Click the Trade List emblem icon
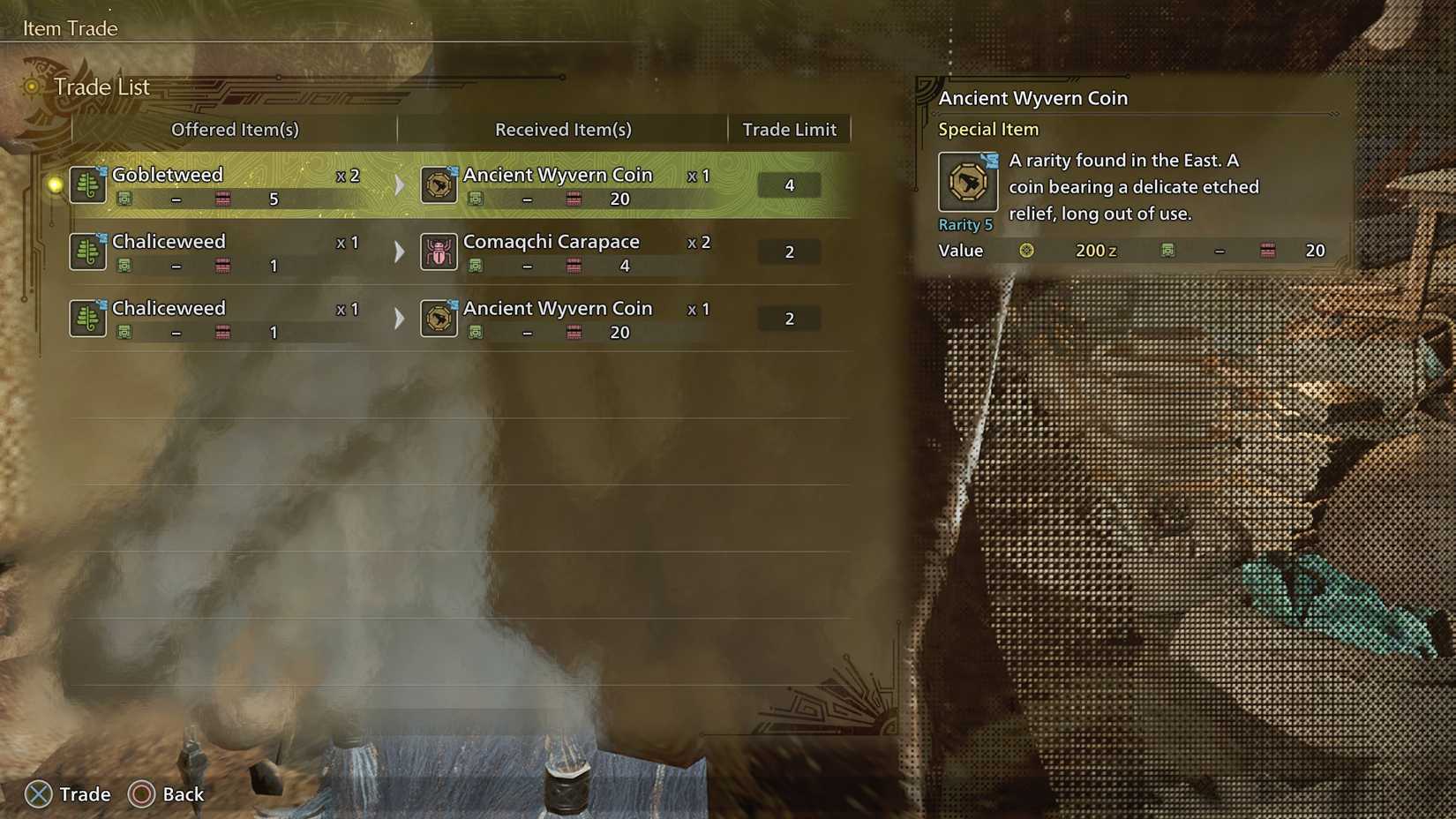The width and height of the screenshot is (1456, 819). click(x=32, y=86)
